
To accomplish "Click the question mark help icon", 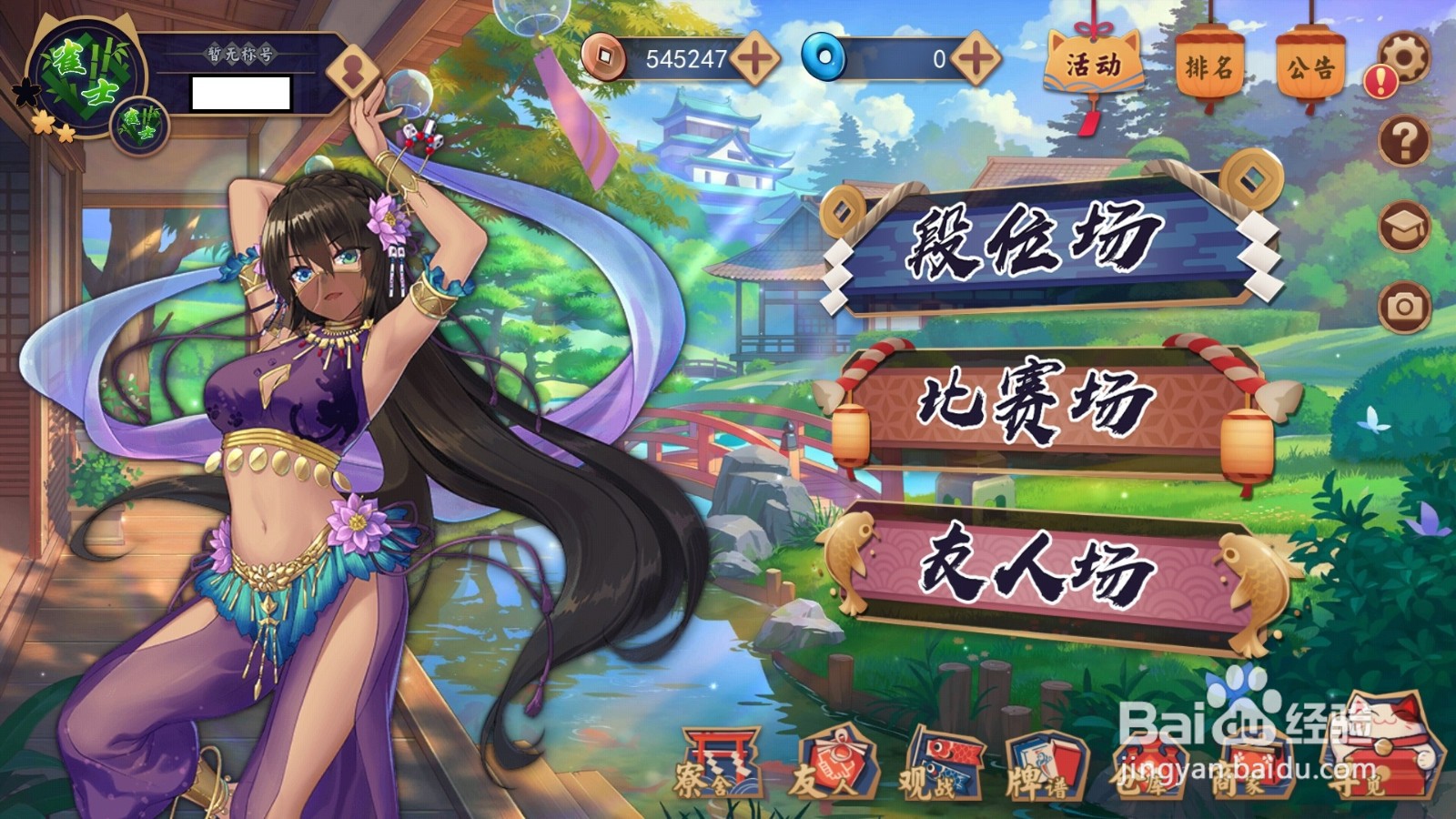I will pyautogui.click(x=1402, y=141).
